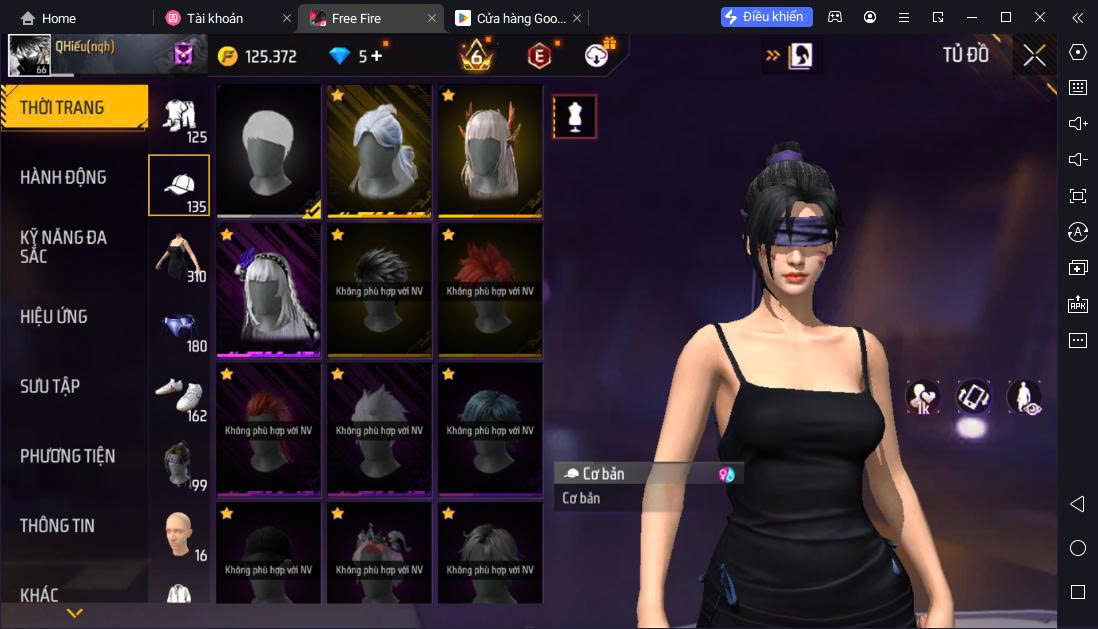Image resolution: width=1098 pixels, height=629 pixels.
Task: Open the Thông Tin section
Action: (57, 525)
